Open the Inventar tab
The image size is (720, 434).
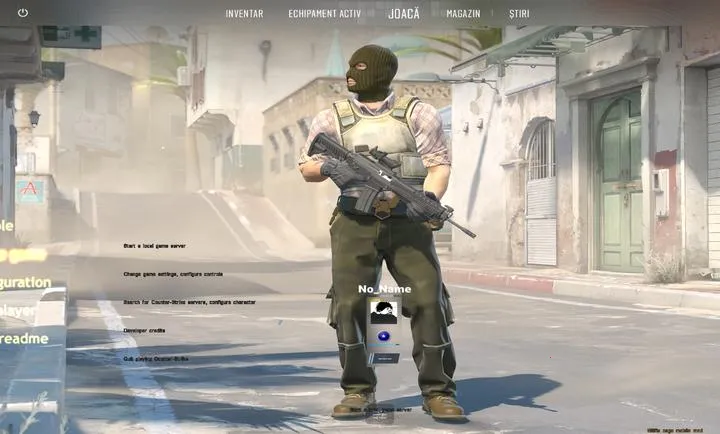244,14
